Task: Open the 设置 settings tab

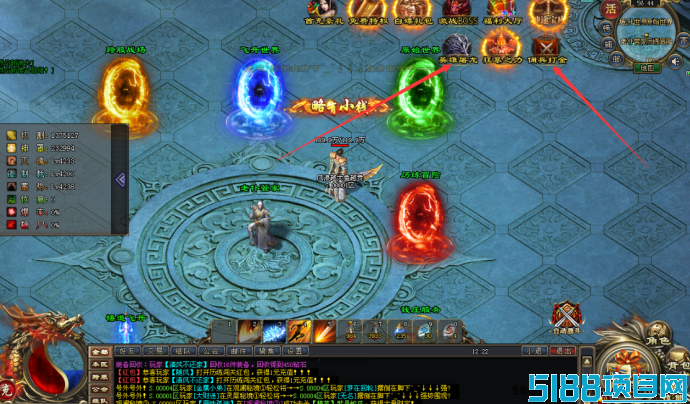Action: [294, 352]
